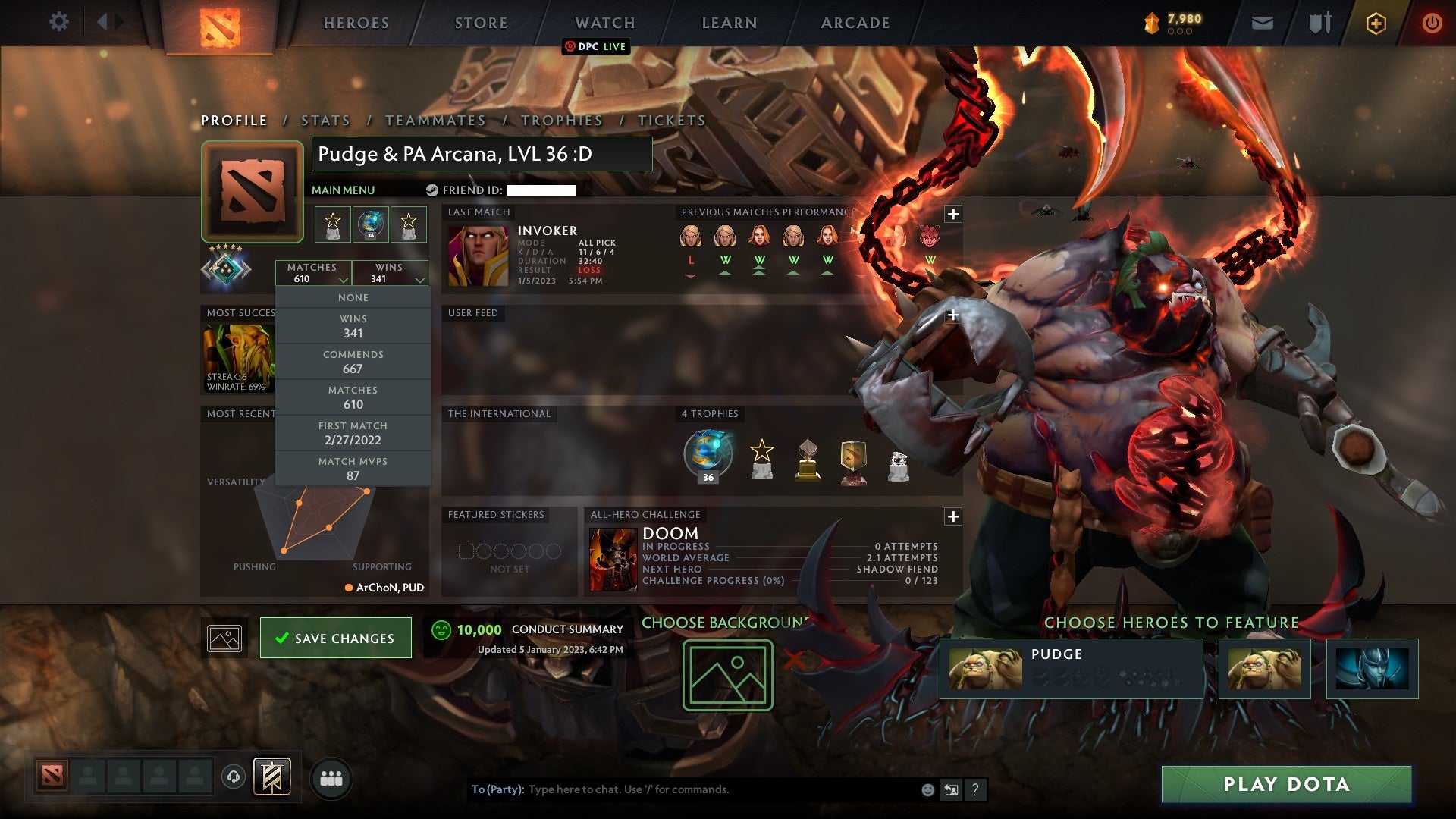Image resolution: width=1456 pixels, height=819 pixels.
Task: Open the emoticon picker in the chat bar
Action: 927,789
